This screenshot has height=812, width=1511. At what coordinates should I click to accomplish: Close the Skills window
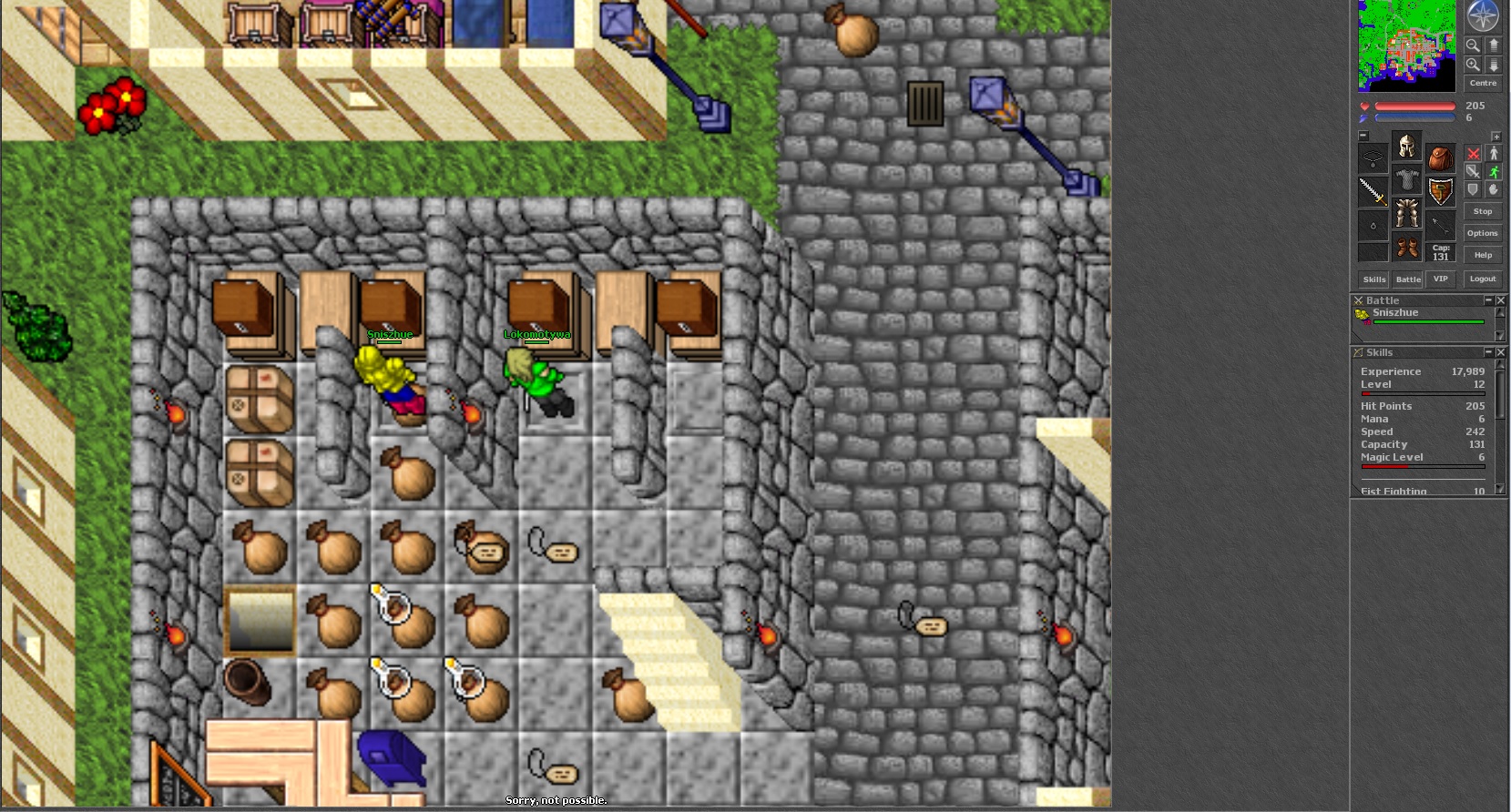[1501, 352]
